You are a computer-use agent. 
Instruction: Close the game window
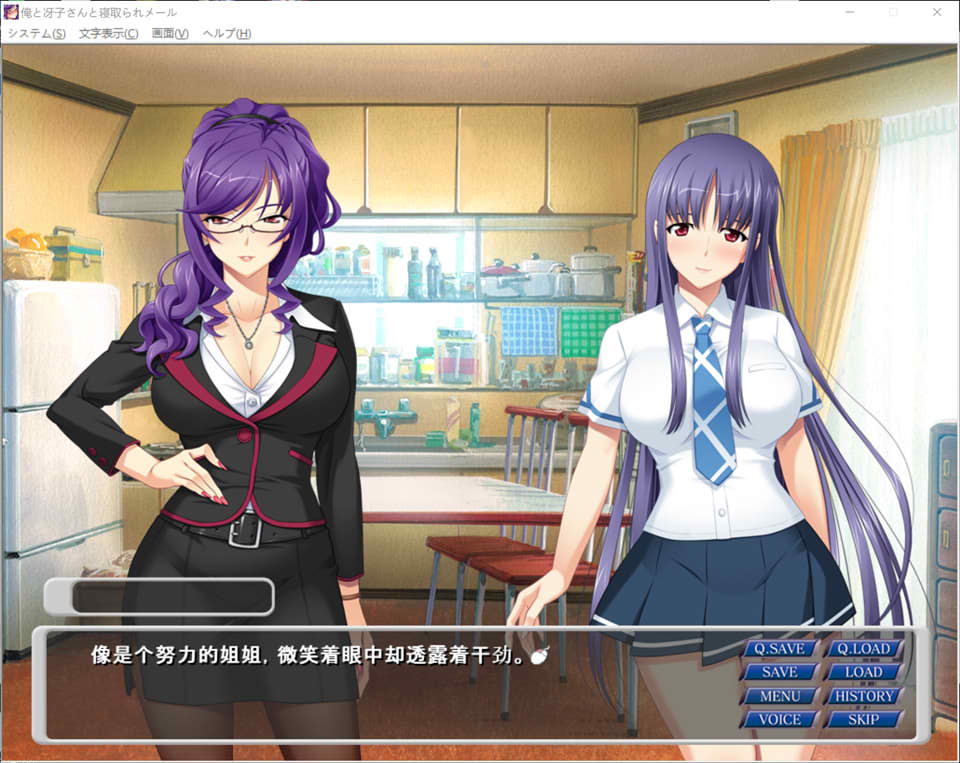click(x=938, y=12)
